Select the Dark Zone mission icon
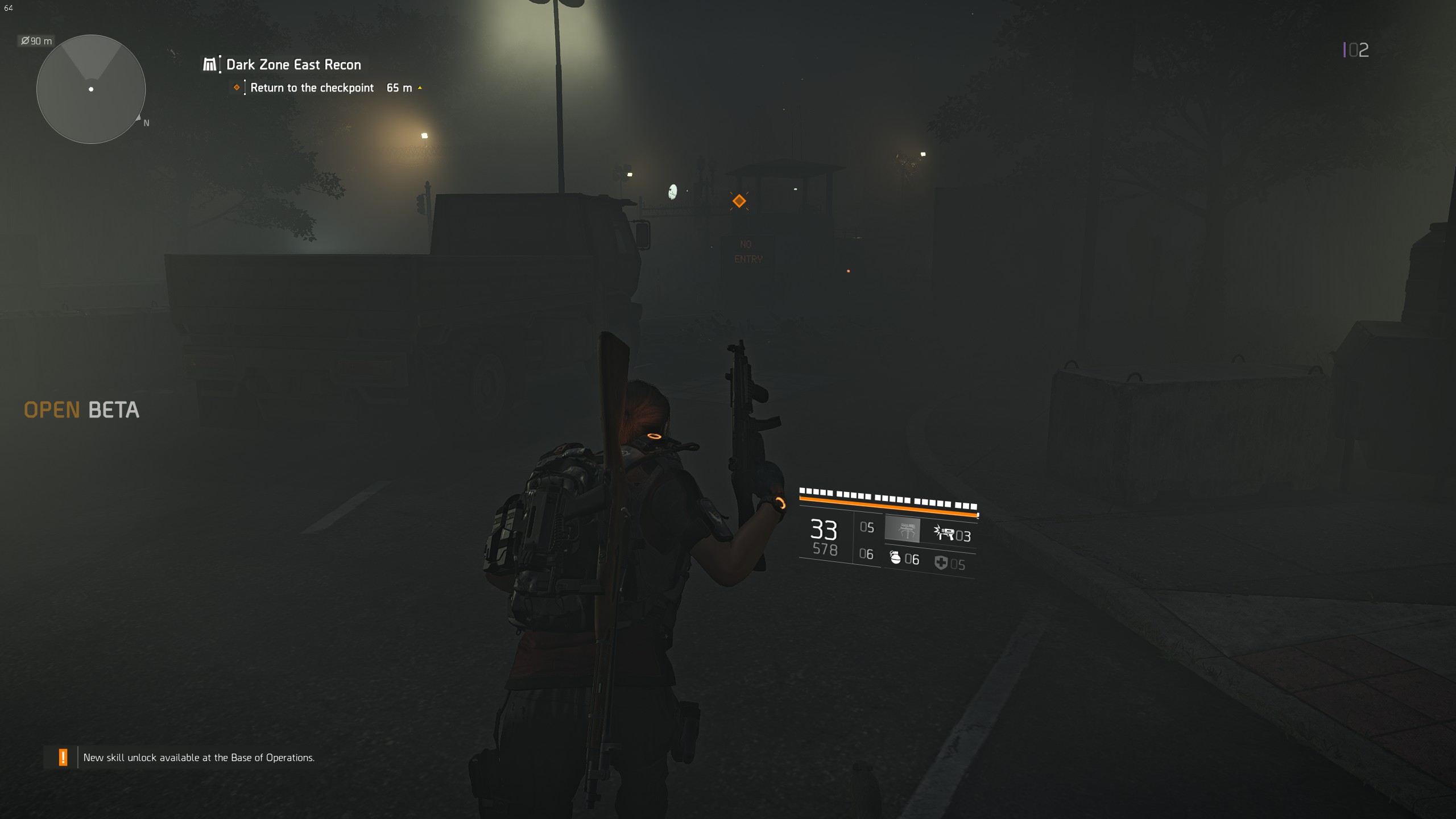Screen dimensions: 1456x819 [210, 64]
